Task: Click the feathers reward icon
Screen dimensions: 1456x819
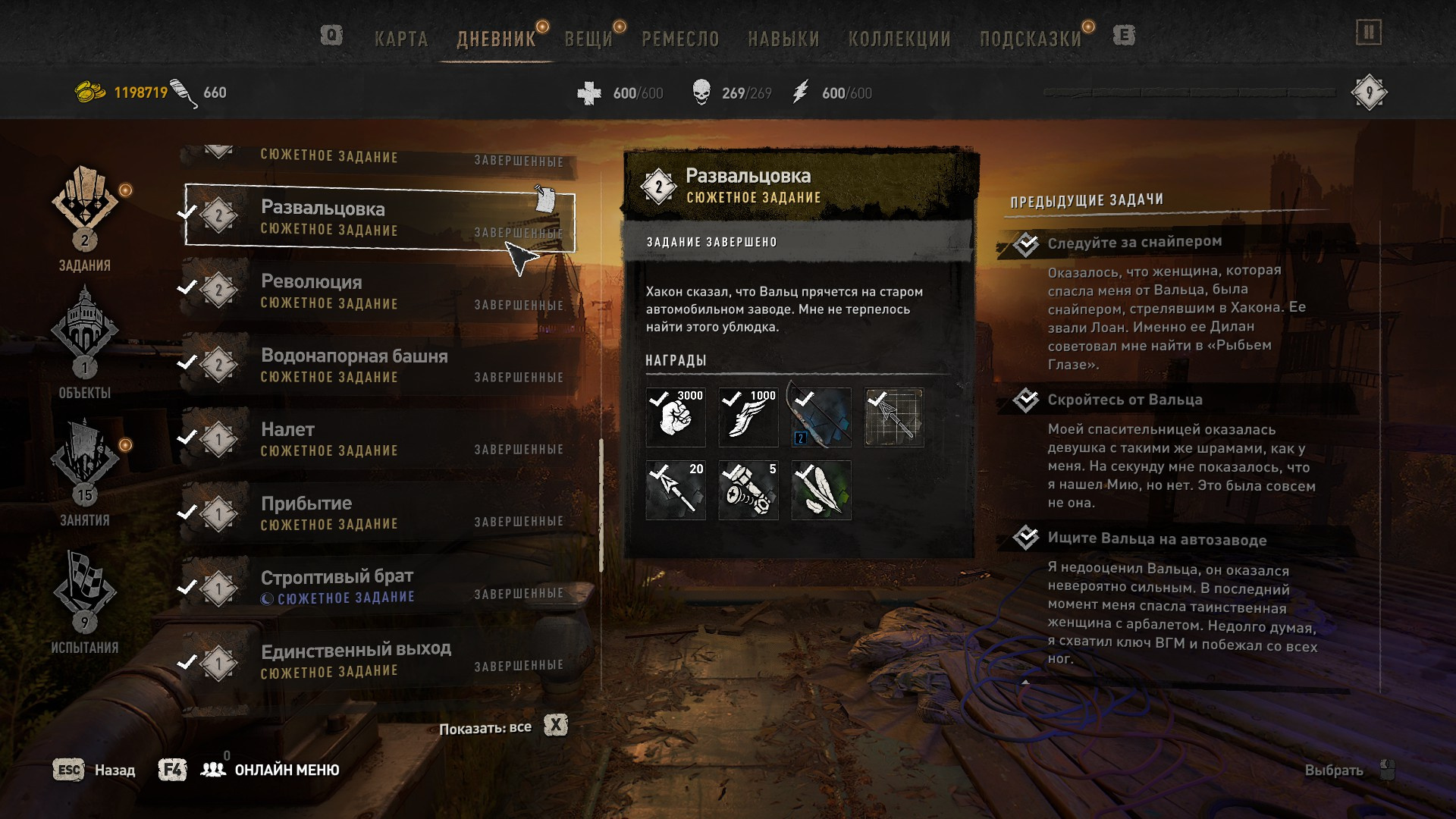Action: point(821,491)
